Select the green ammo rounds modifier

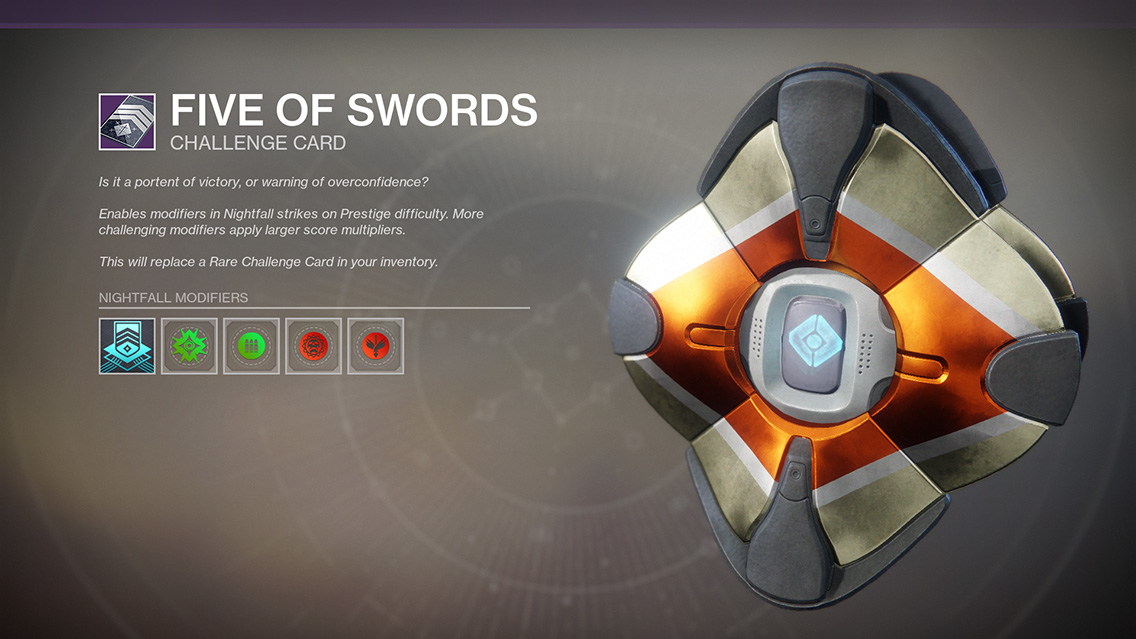point(251,346)
